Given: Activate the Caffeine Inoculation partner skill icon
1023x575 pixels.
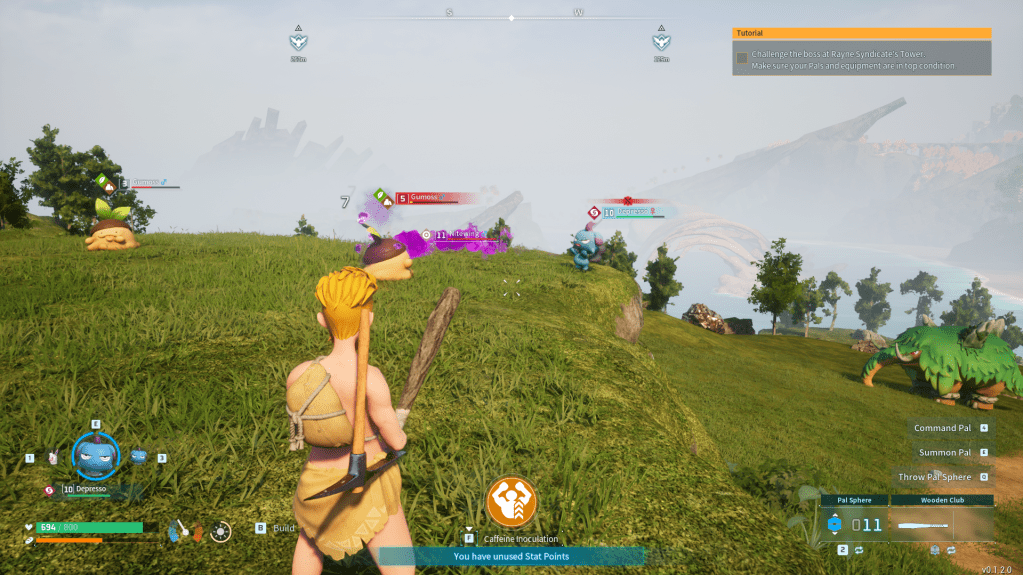Looking at the screenshot, I should pos(512,502).
